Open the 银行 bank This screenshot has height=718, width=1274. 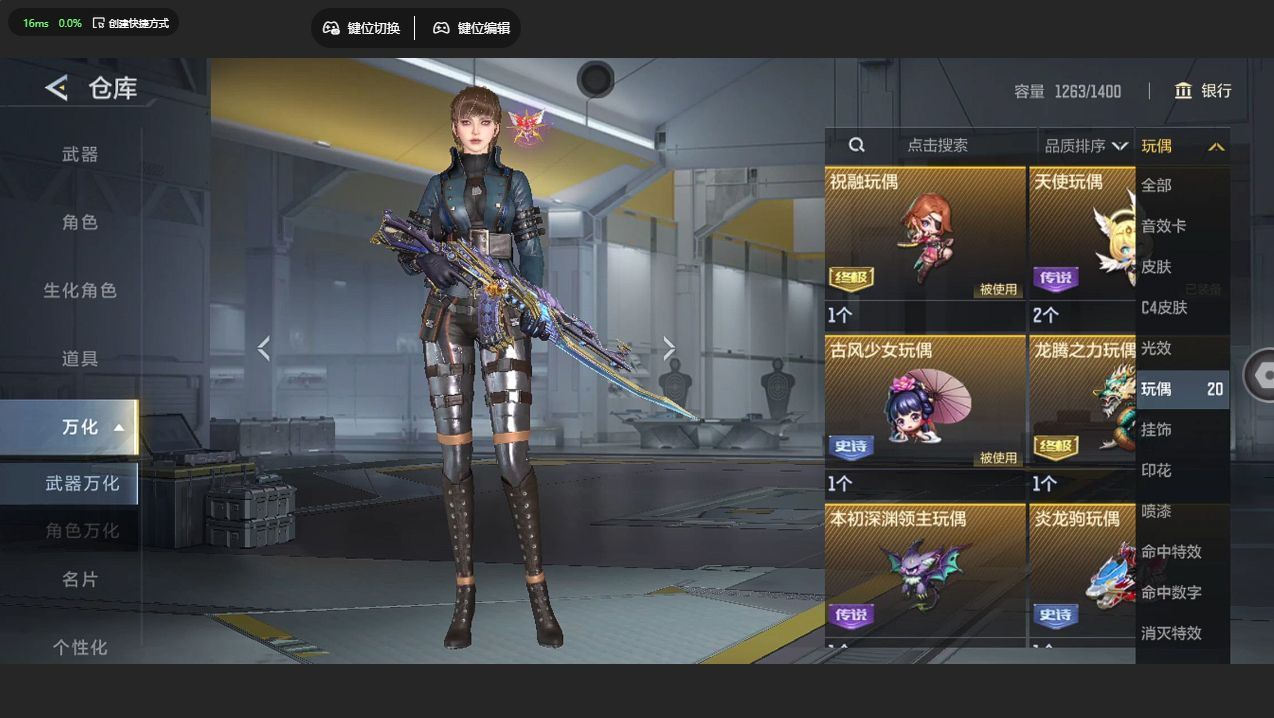[x=1203, y=91]
